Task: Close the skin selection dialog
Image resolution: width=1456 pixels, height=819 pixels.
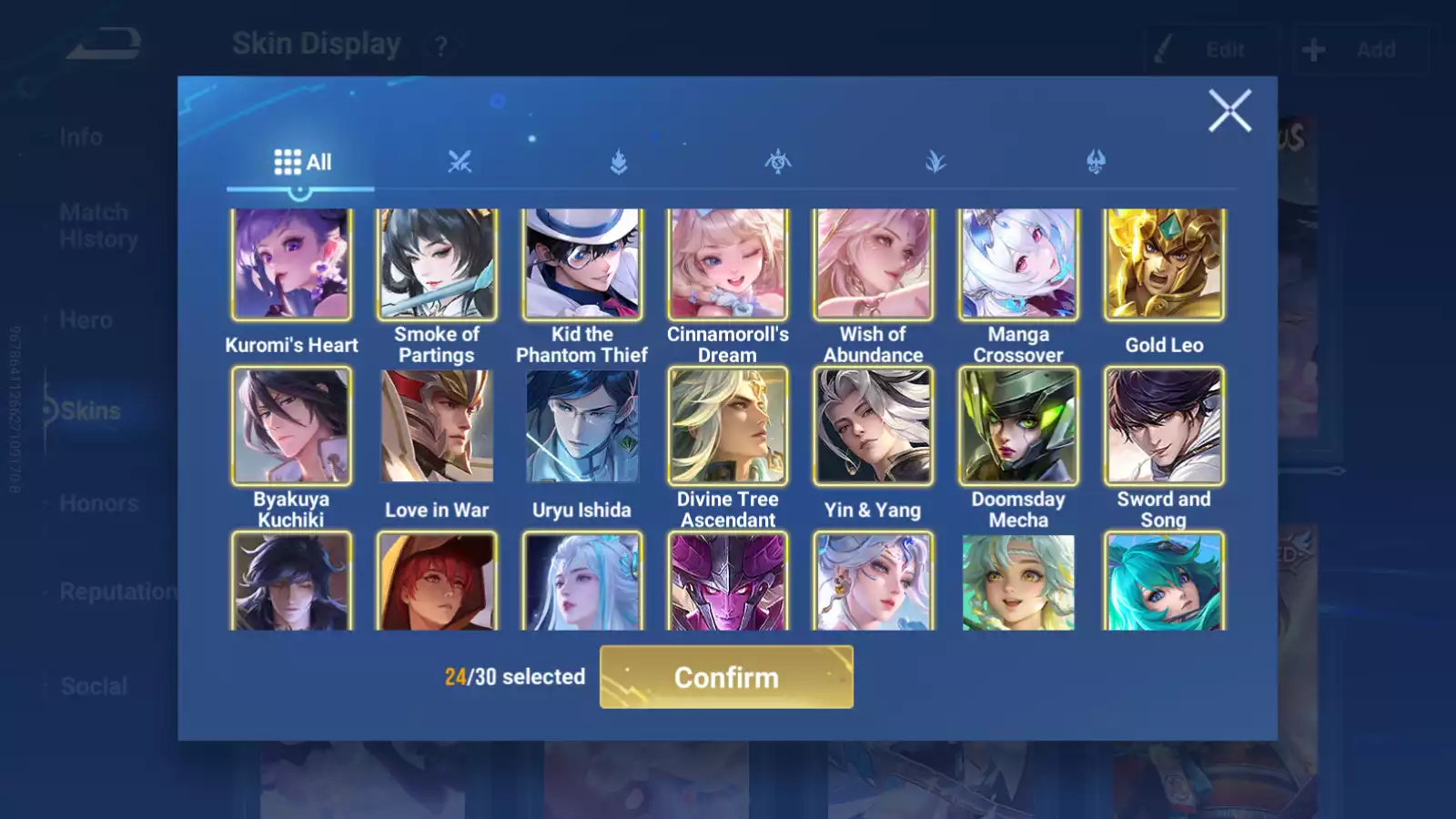Action: (x=1230, y=111)
